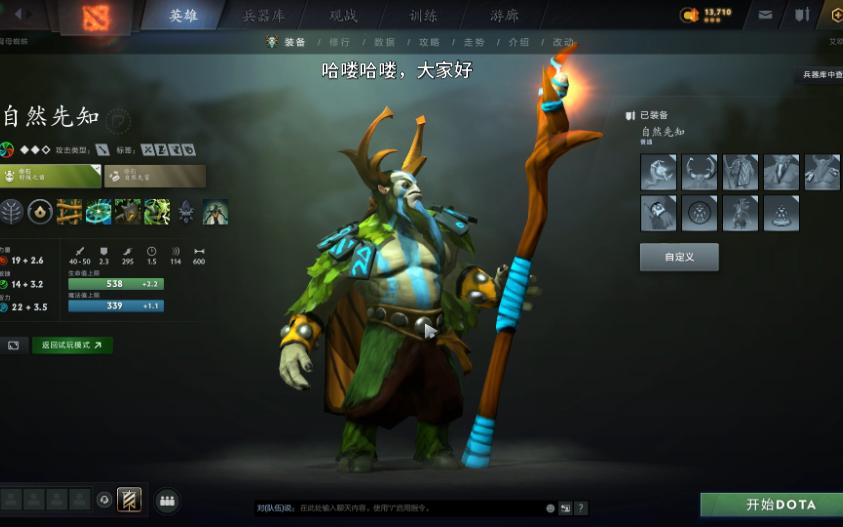Choose the green highlighted facet option
The image size is (843, 527).
pyautogui.click(x=50, y=176)
